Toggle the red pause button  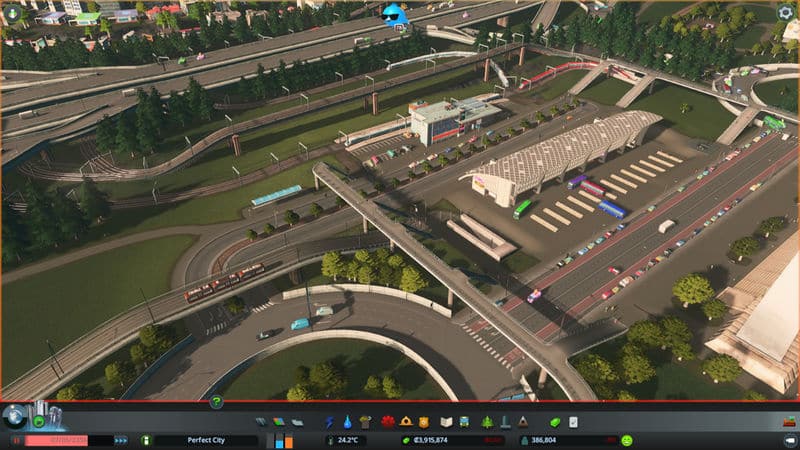coord(17,440)
